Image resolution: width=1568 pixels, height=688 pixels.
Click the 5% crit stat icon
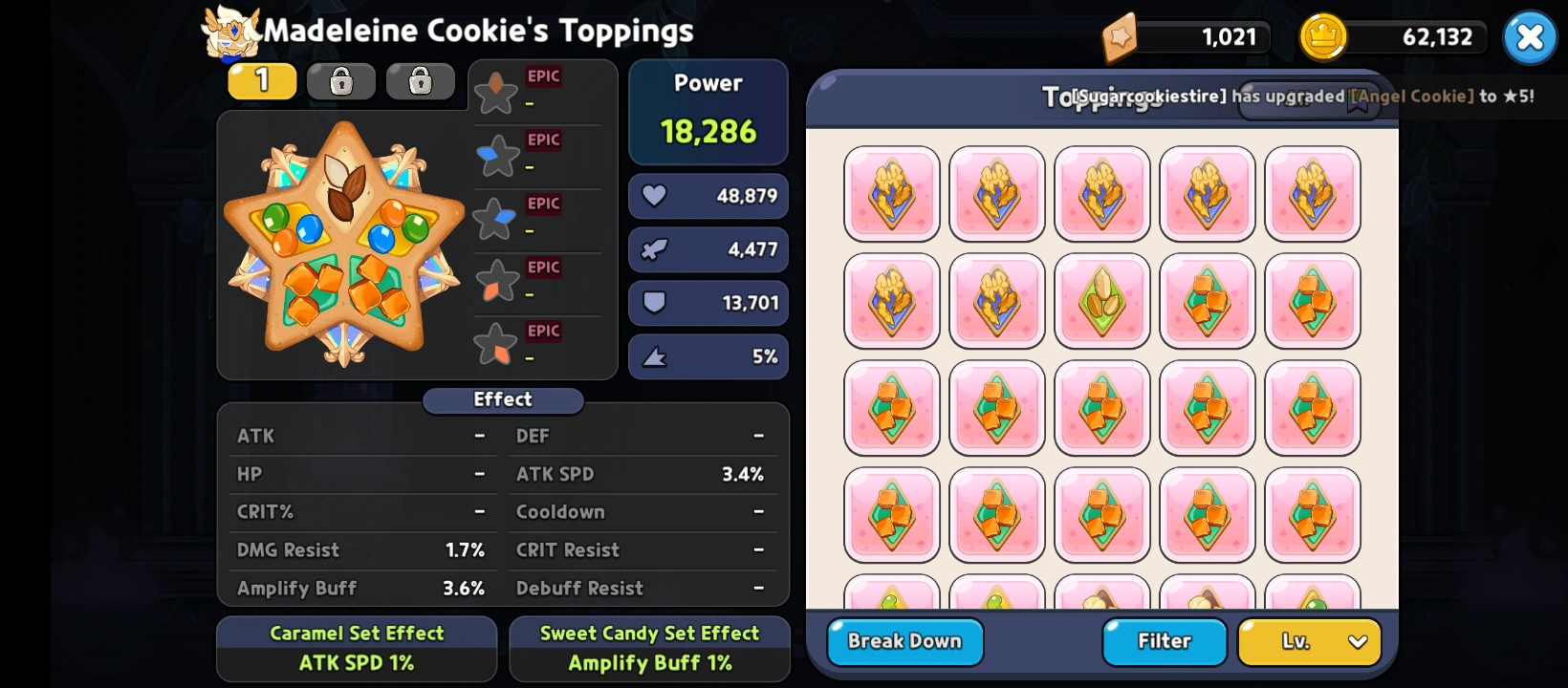[x=656, y=356]
